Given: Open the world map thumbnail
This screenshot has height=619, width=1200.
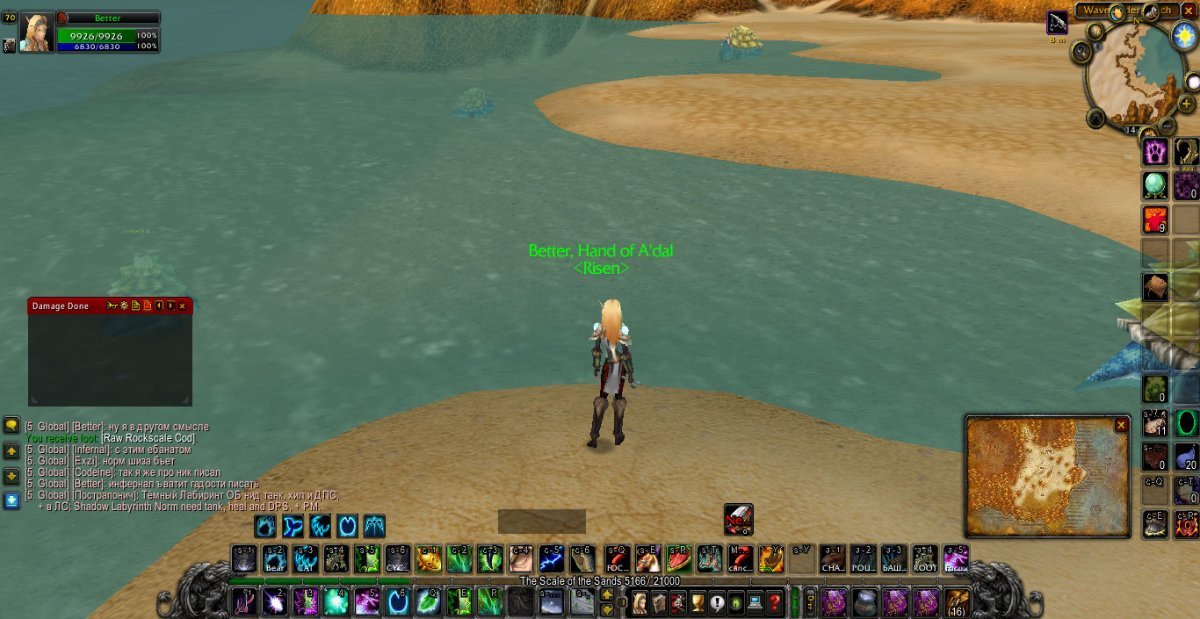Looking at the screenshot, I should tap(1040, 480).
